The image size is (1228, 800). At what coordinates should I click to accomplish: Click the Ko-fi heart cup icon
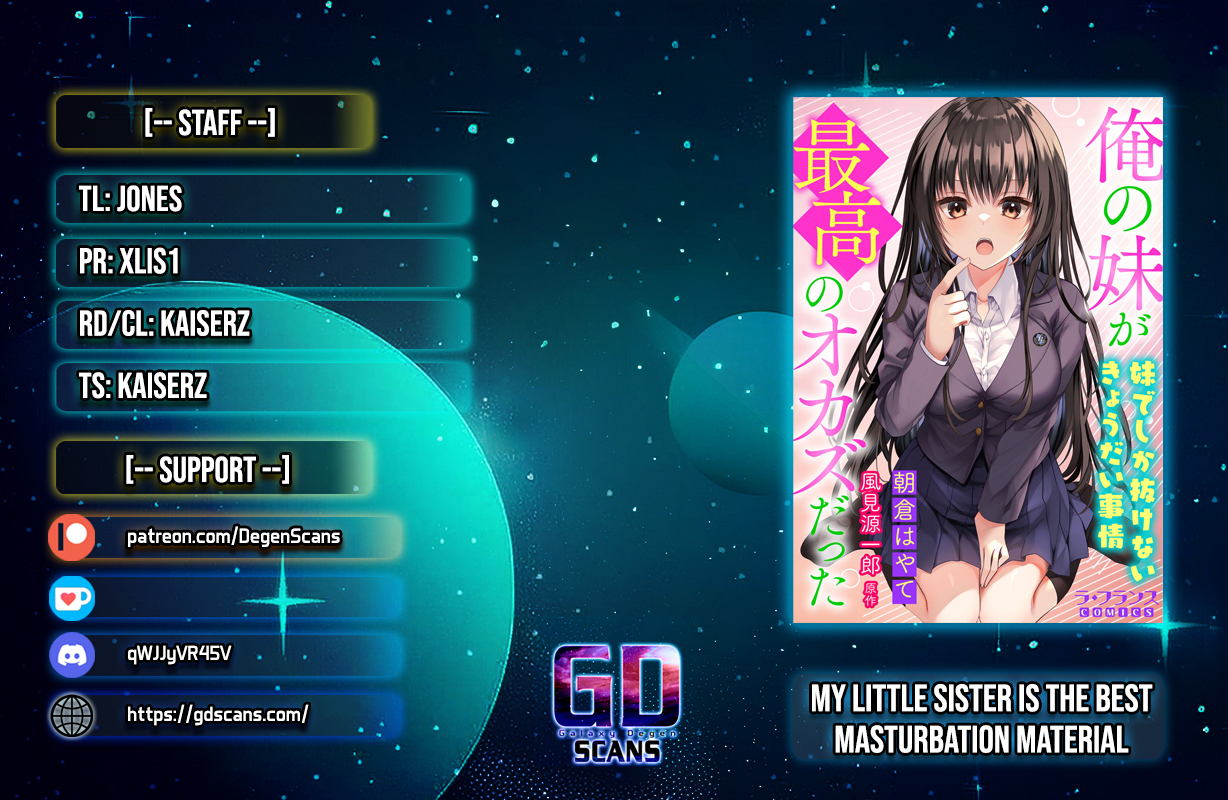pyautogui.click(x=72, y=598)
